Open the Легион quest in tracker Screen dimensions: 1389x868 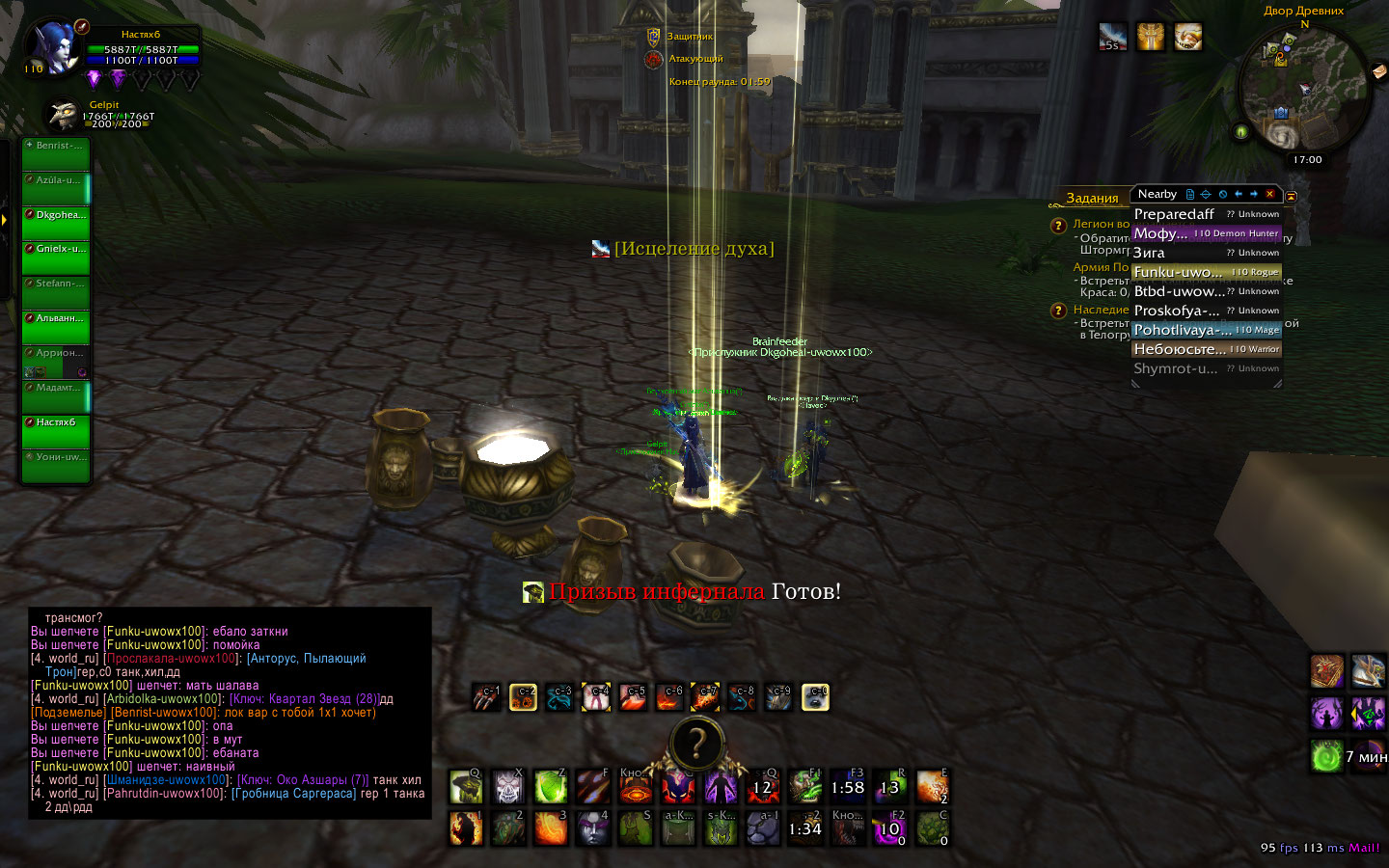click(x=1101, y=224)
